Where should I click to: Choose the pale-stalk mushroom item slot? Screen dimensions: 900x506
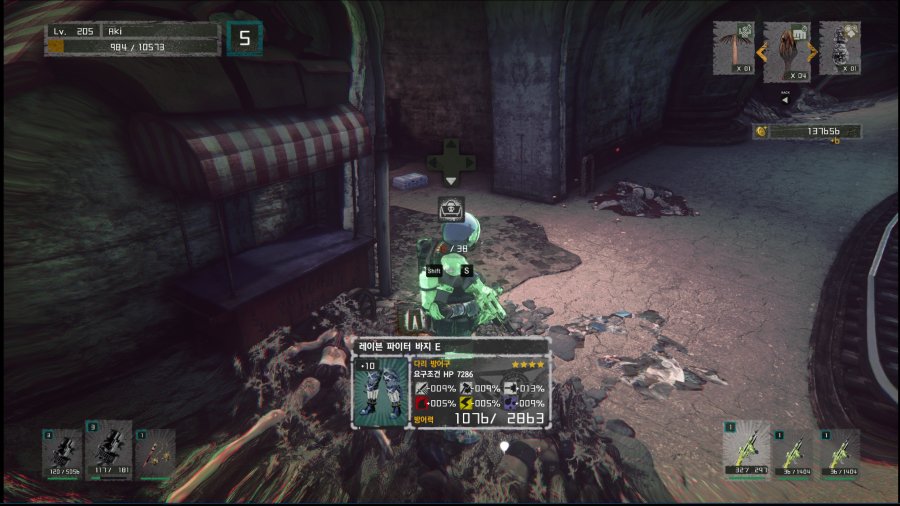coord(732,48)
